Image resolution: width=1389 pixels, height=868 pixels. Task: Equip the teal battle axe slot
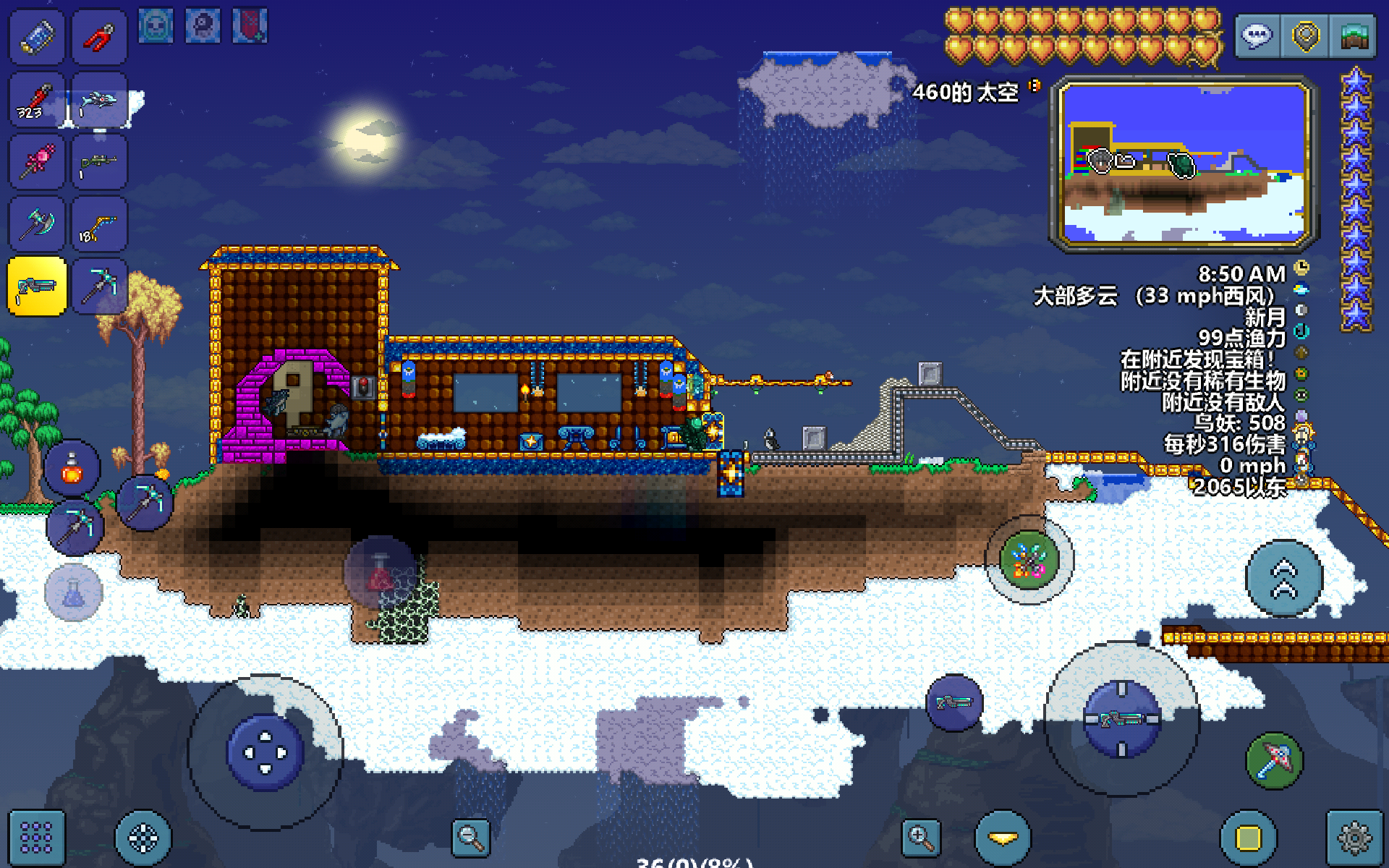click(37, 224)
